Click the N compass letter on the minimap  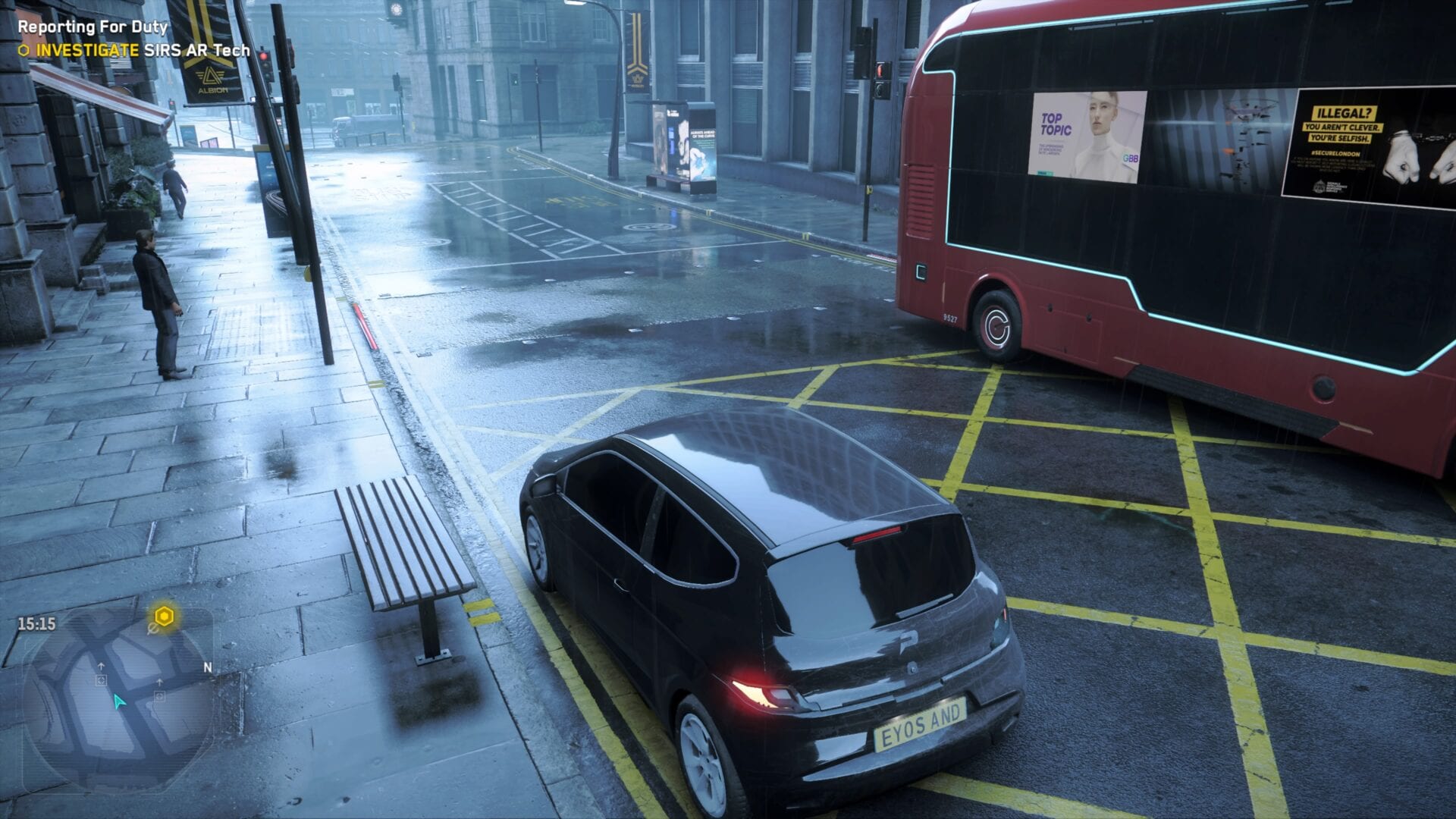coord(208,667)
